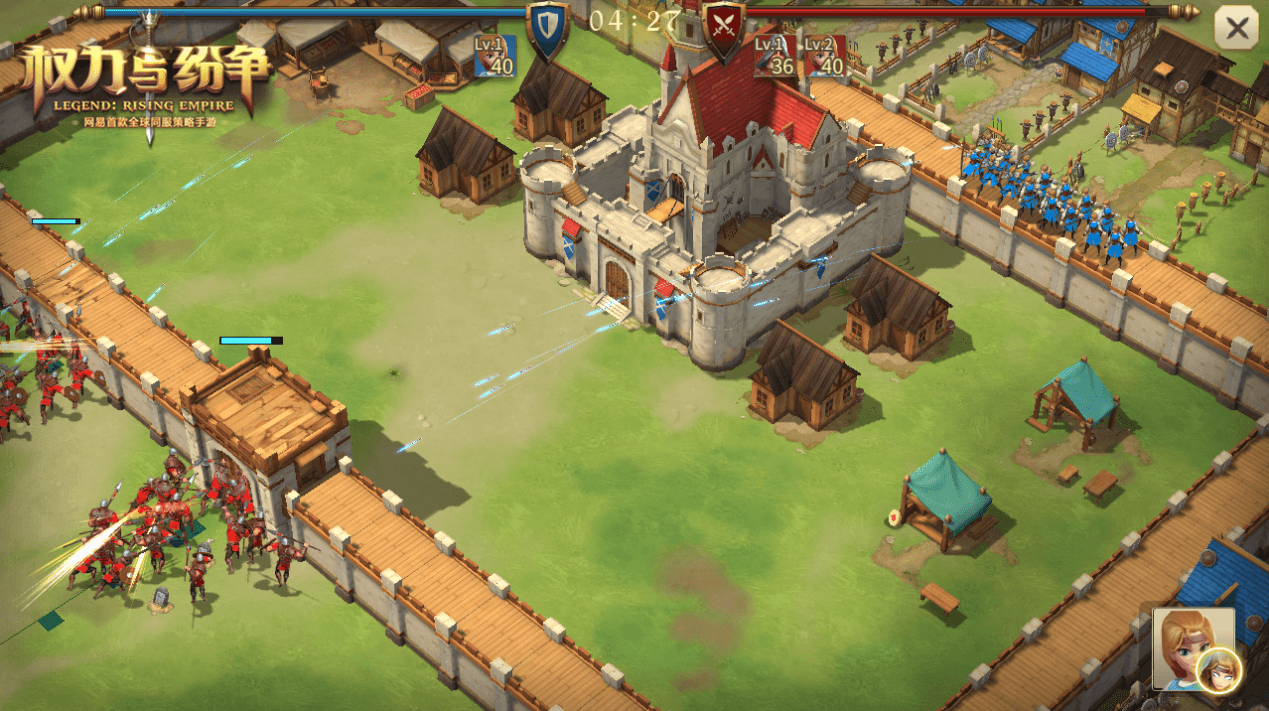The width and height of the screenshot is (1269, 711).
Task: Activate the glowing circular hero skill icon
Action: [x=1219, y=671]
